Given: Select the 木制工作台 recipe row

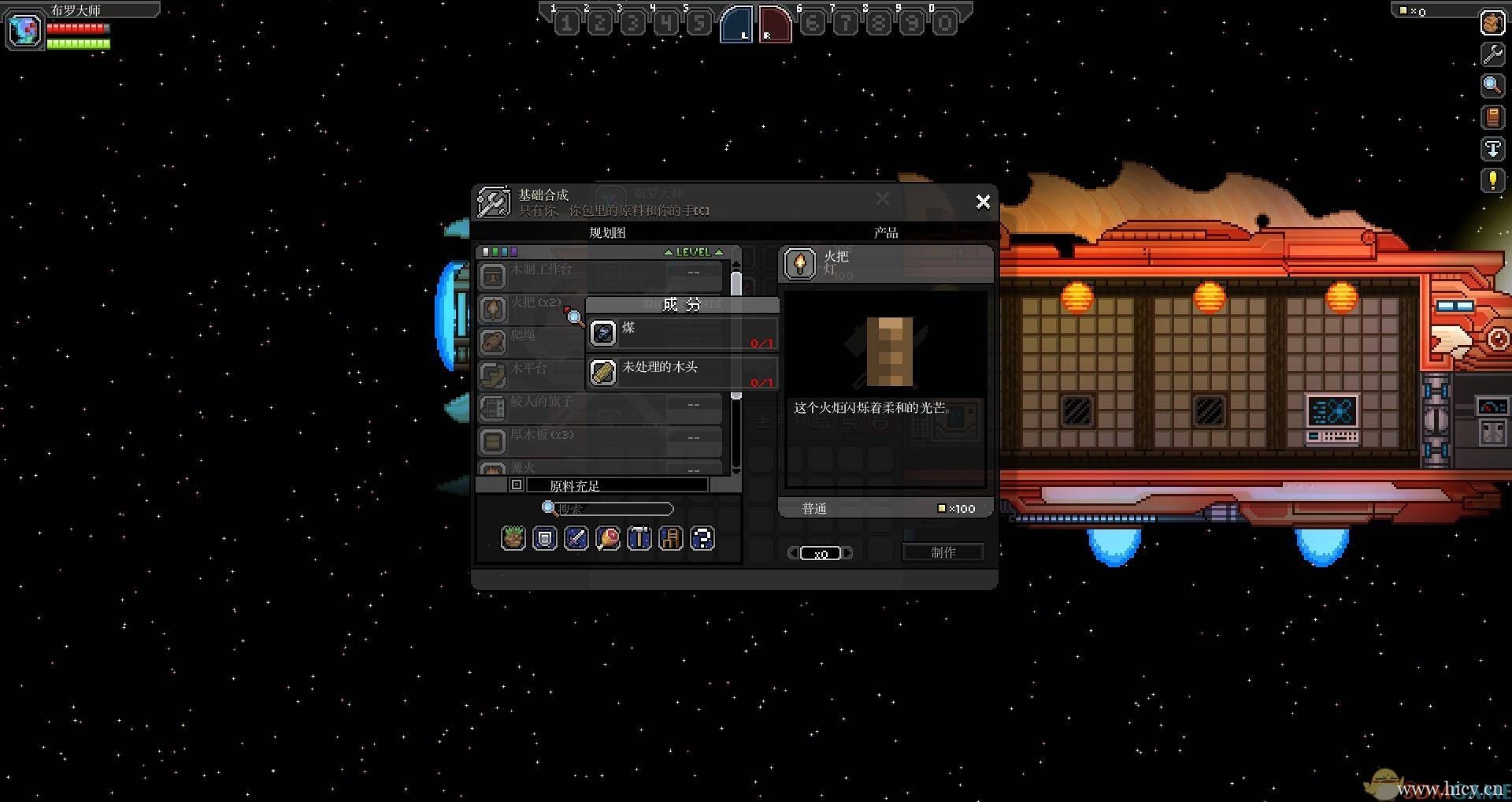Looking at the screenshot, I should point(598,276).
